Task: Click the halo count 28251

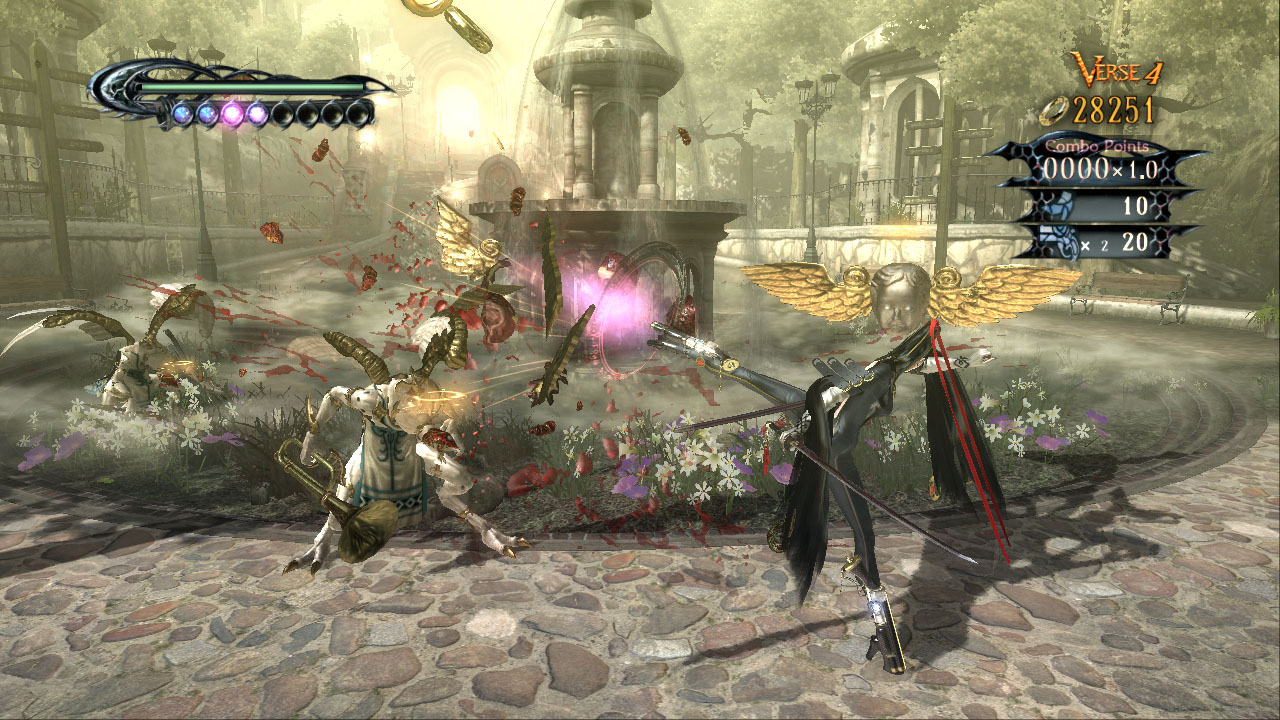Action: pos(1114,108)
